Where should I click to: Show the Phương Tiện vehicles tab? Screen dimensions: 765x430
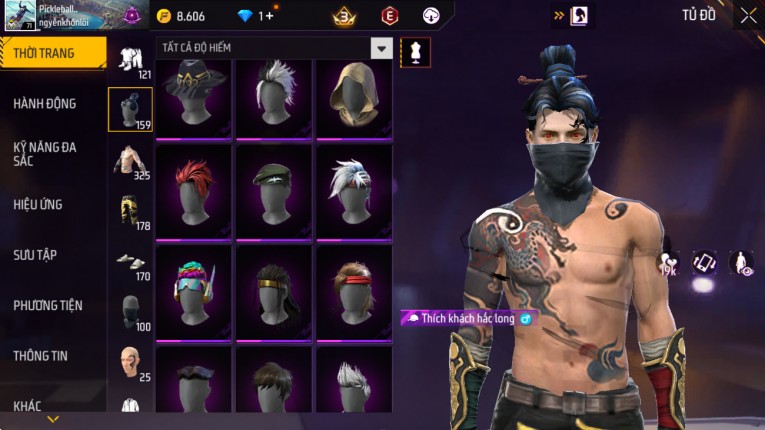click(x=48, y=305)
